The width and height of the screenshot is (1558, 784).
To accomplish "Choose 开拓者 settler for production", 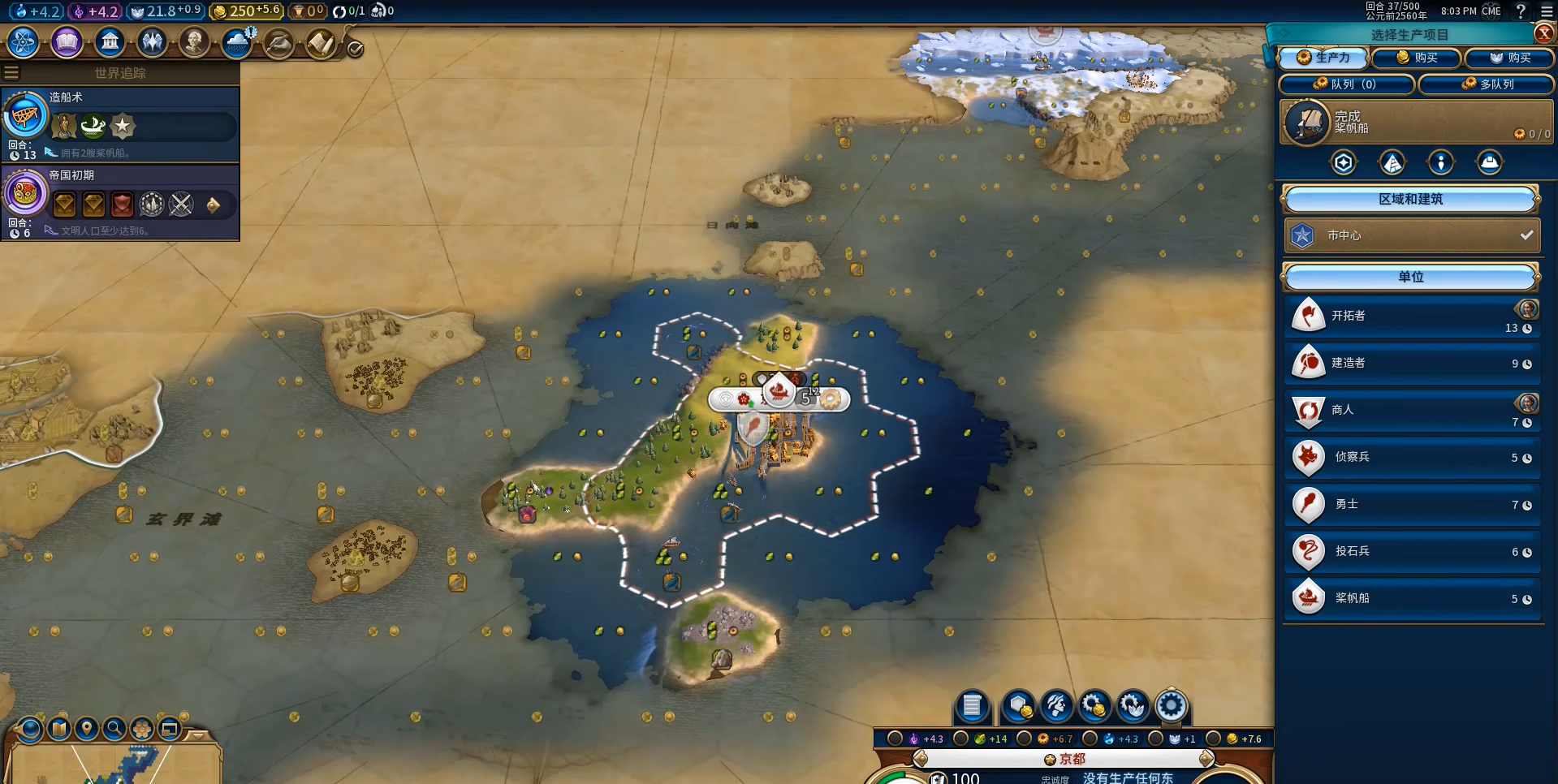I will click(x=1411, y=316).
